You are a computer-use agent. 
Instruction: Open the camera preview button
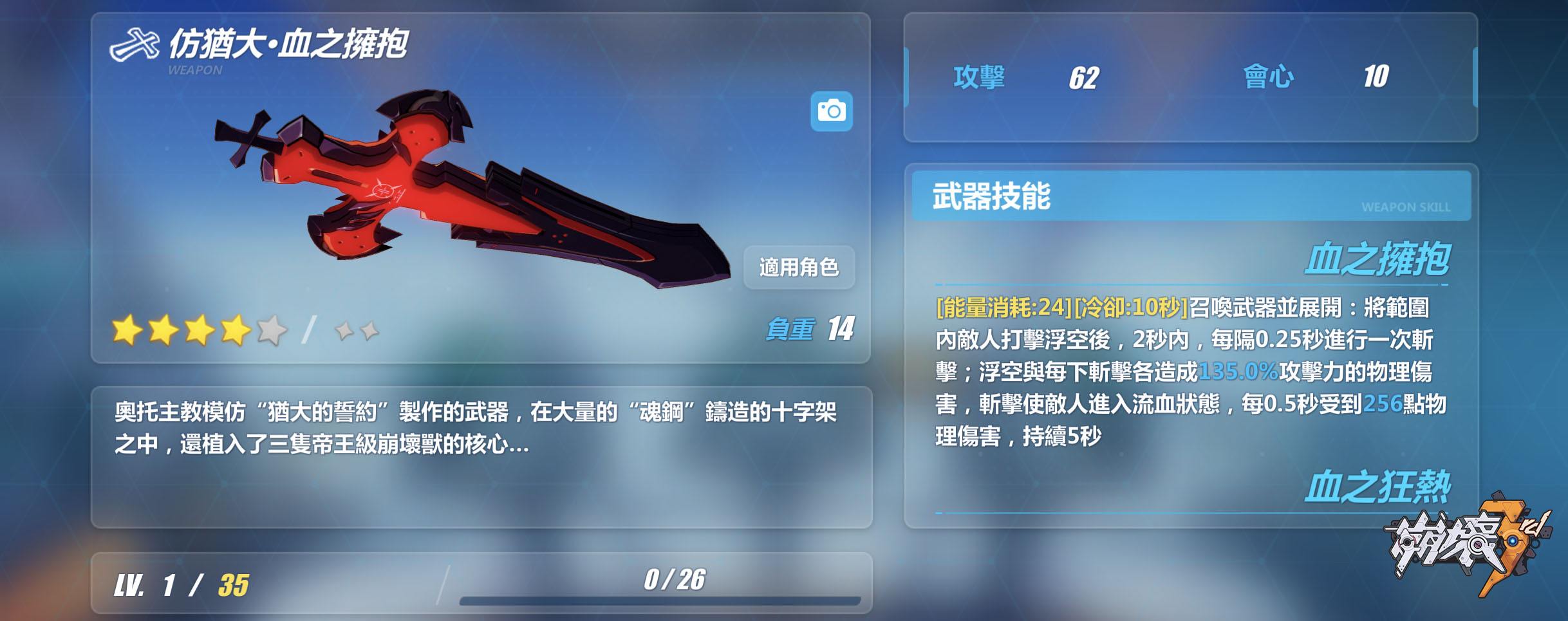coord(833,111)
